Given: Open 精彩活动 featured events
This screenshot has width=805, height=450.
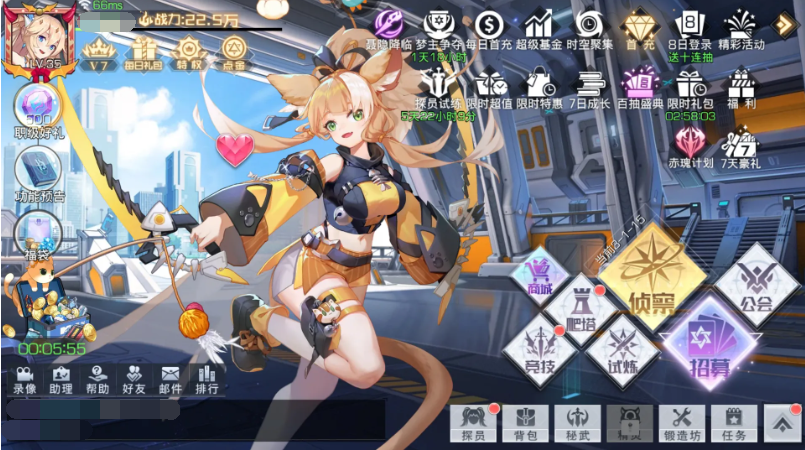Looking at the screenshot, I should click(741, 27).
